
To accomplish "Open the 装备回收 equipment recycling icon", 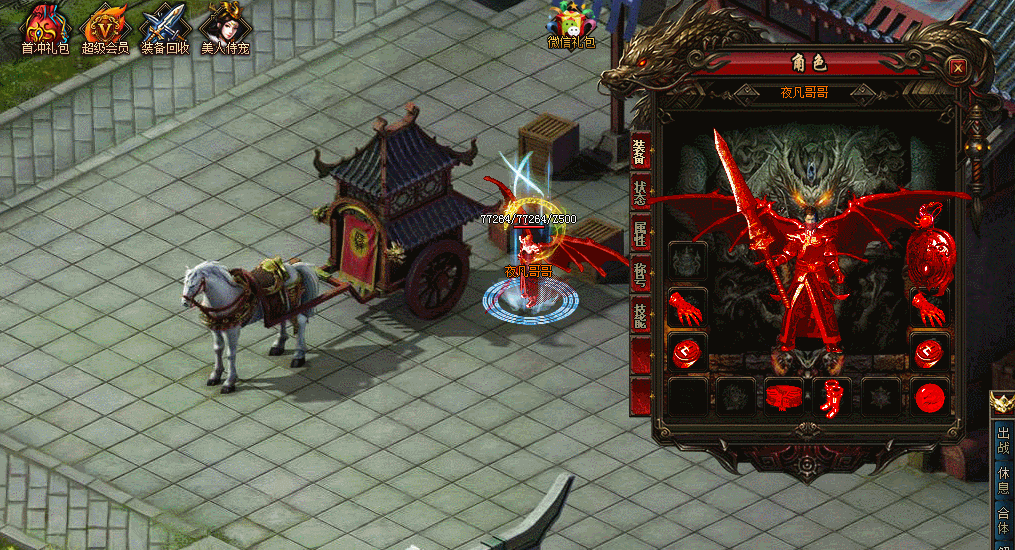I will [x=165, y=28].
